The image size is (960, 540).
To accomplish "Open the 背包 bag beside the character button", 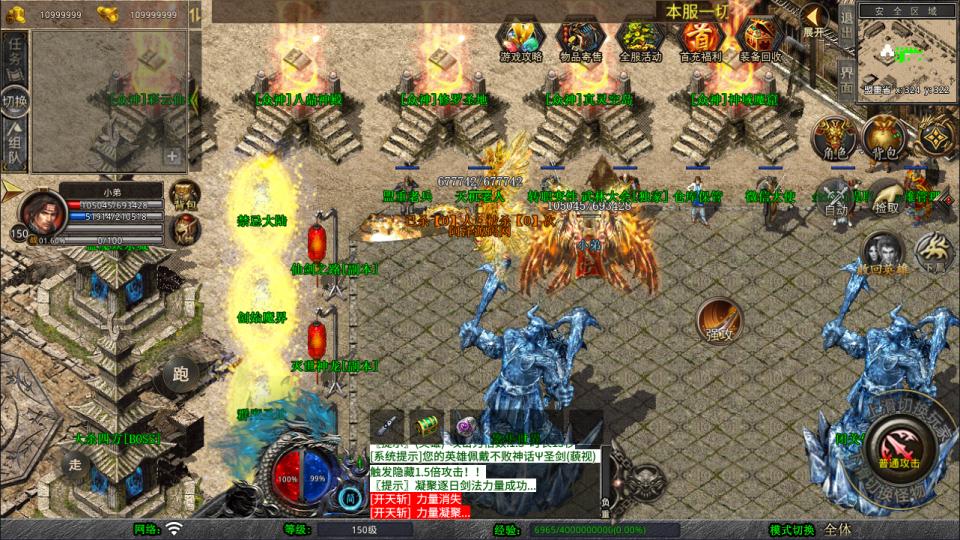I will [882, 138].
